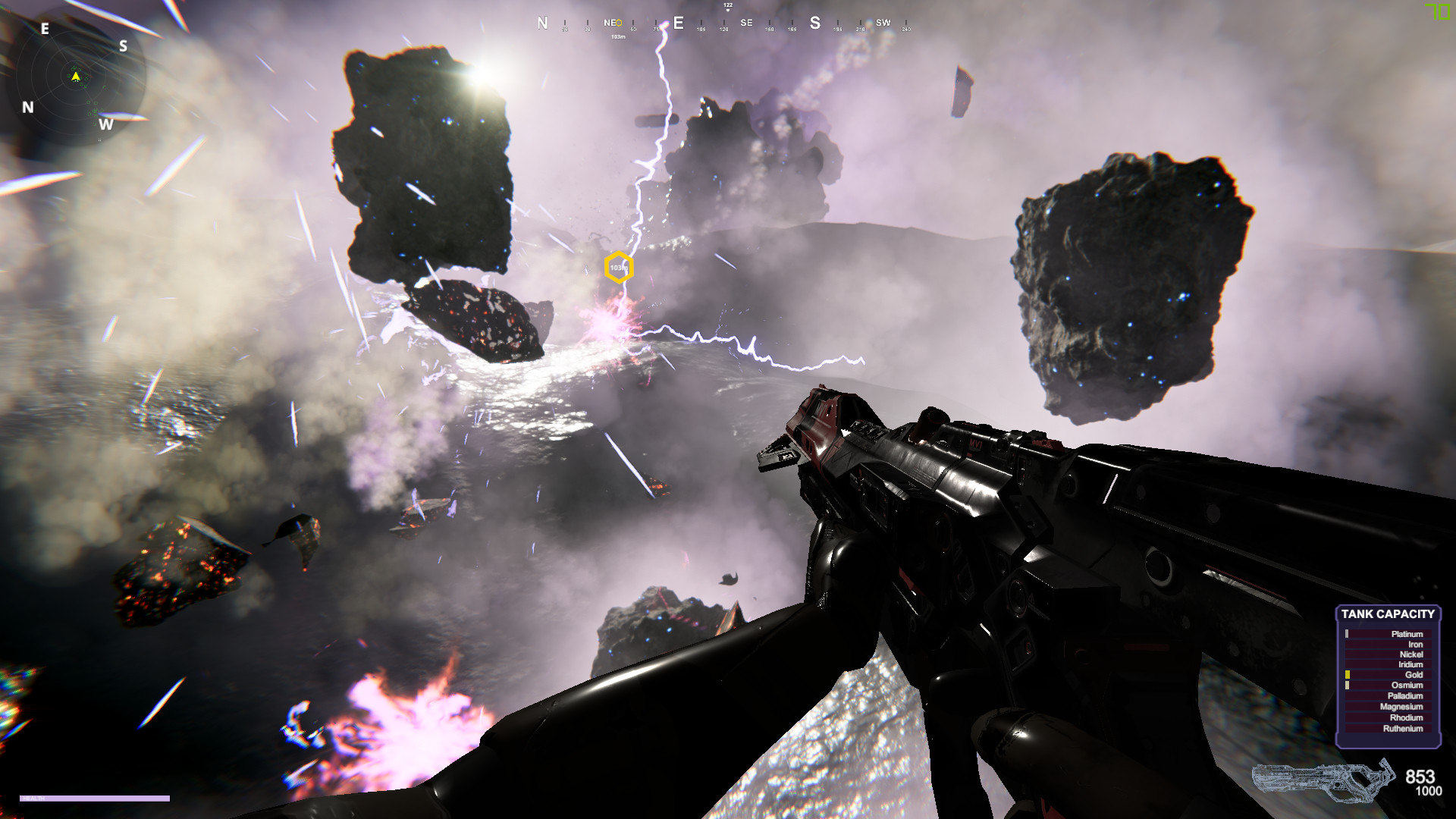The height and width of the screenshot is (819, 1456).
Task: Select the yellow player arrow on the radar
Action: [75, 76]
